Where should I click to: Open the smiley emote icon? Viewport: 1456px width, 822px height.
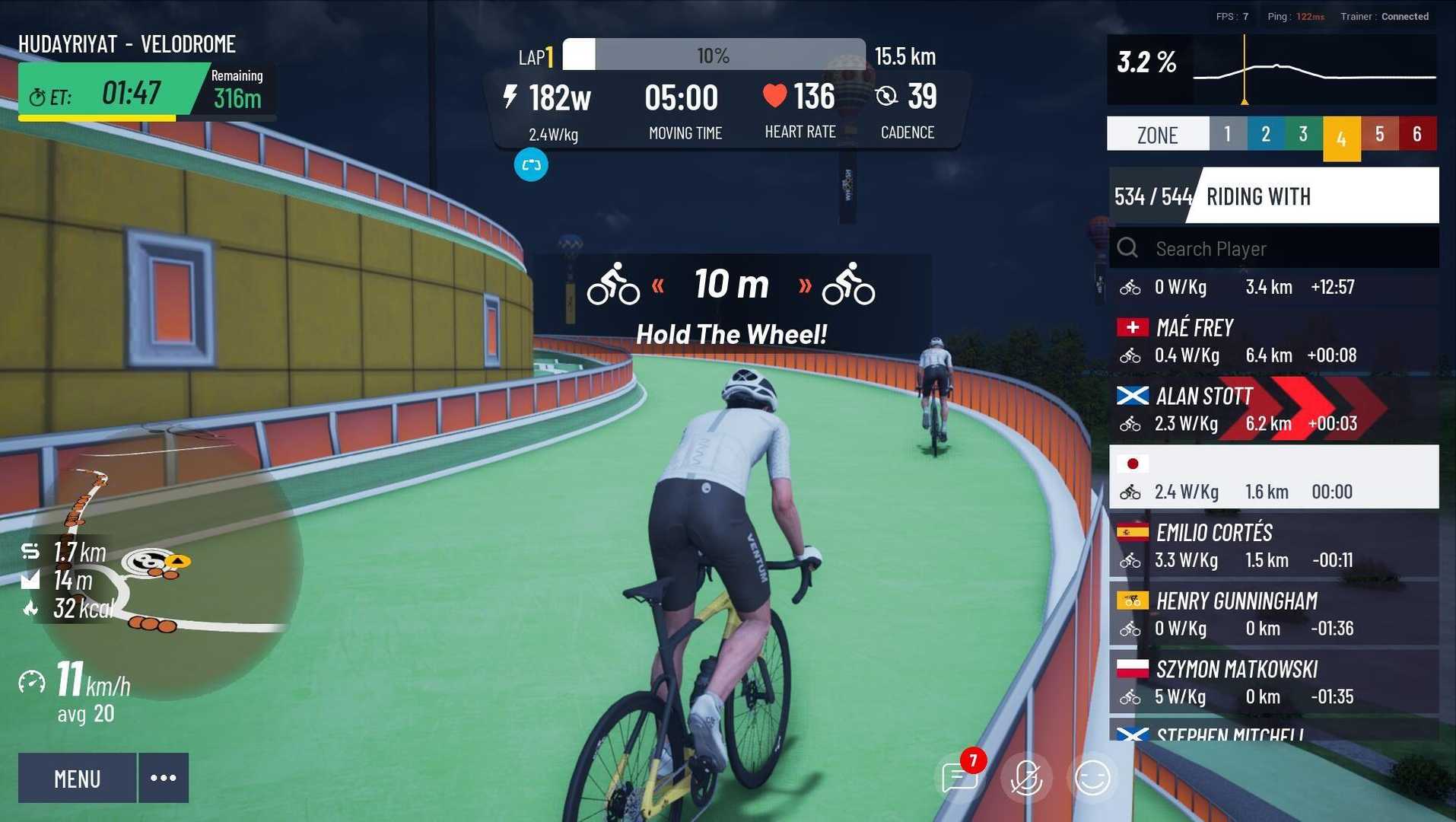pyautogui.click(x=1092, y=778)
